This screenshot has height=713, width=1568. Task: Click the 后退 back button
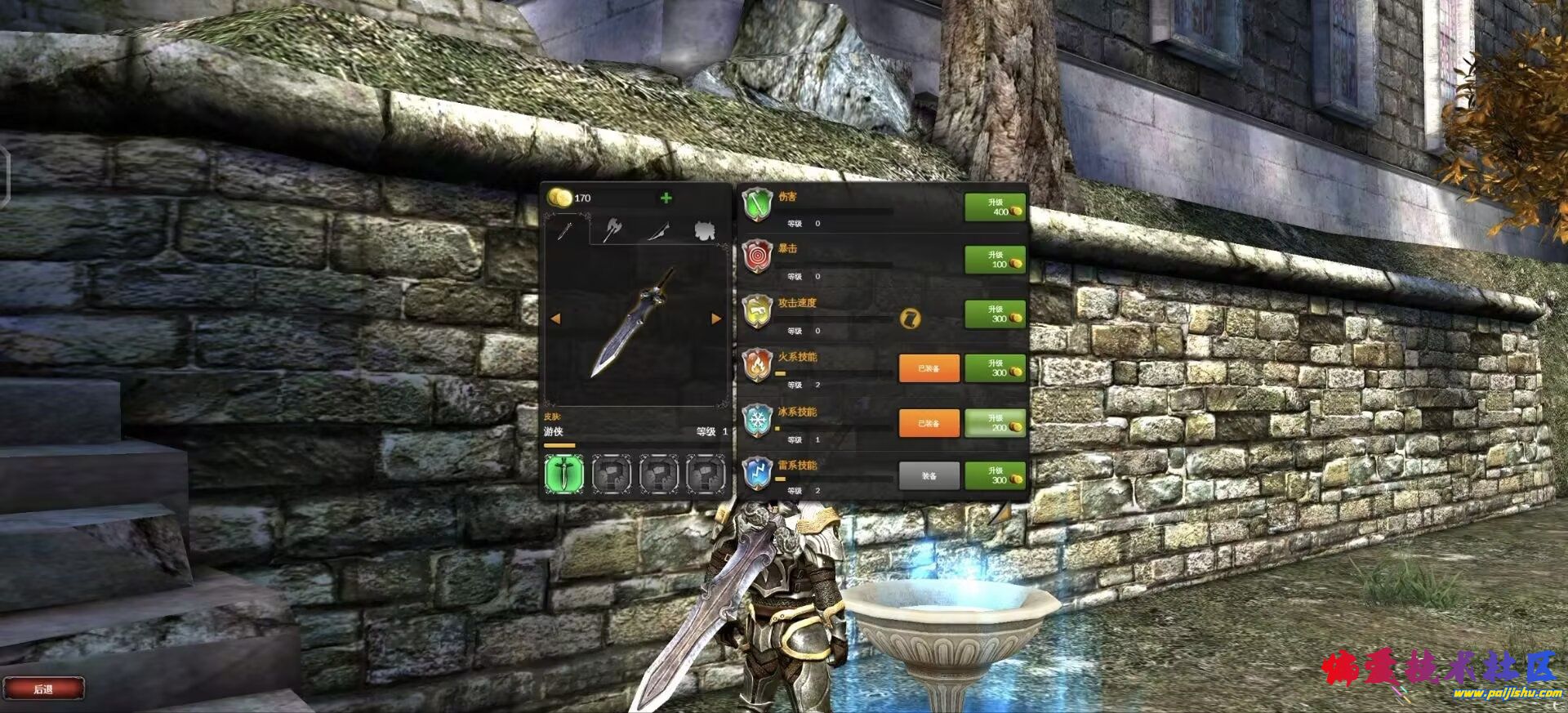point(43,688)
